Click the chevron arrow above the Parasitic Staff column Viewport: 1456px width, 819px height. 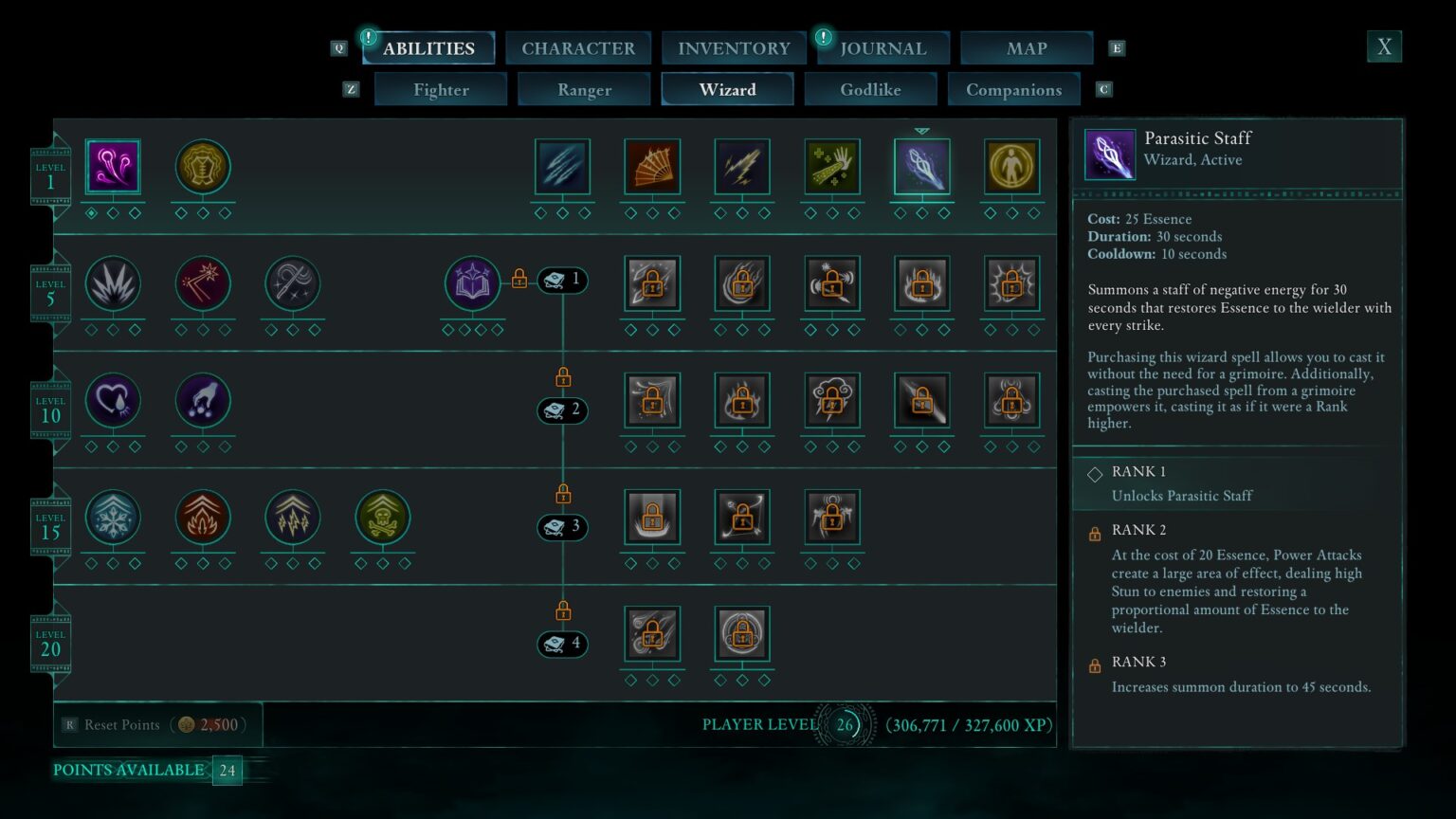tap(922, 129)
